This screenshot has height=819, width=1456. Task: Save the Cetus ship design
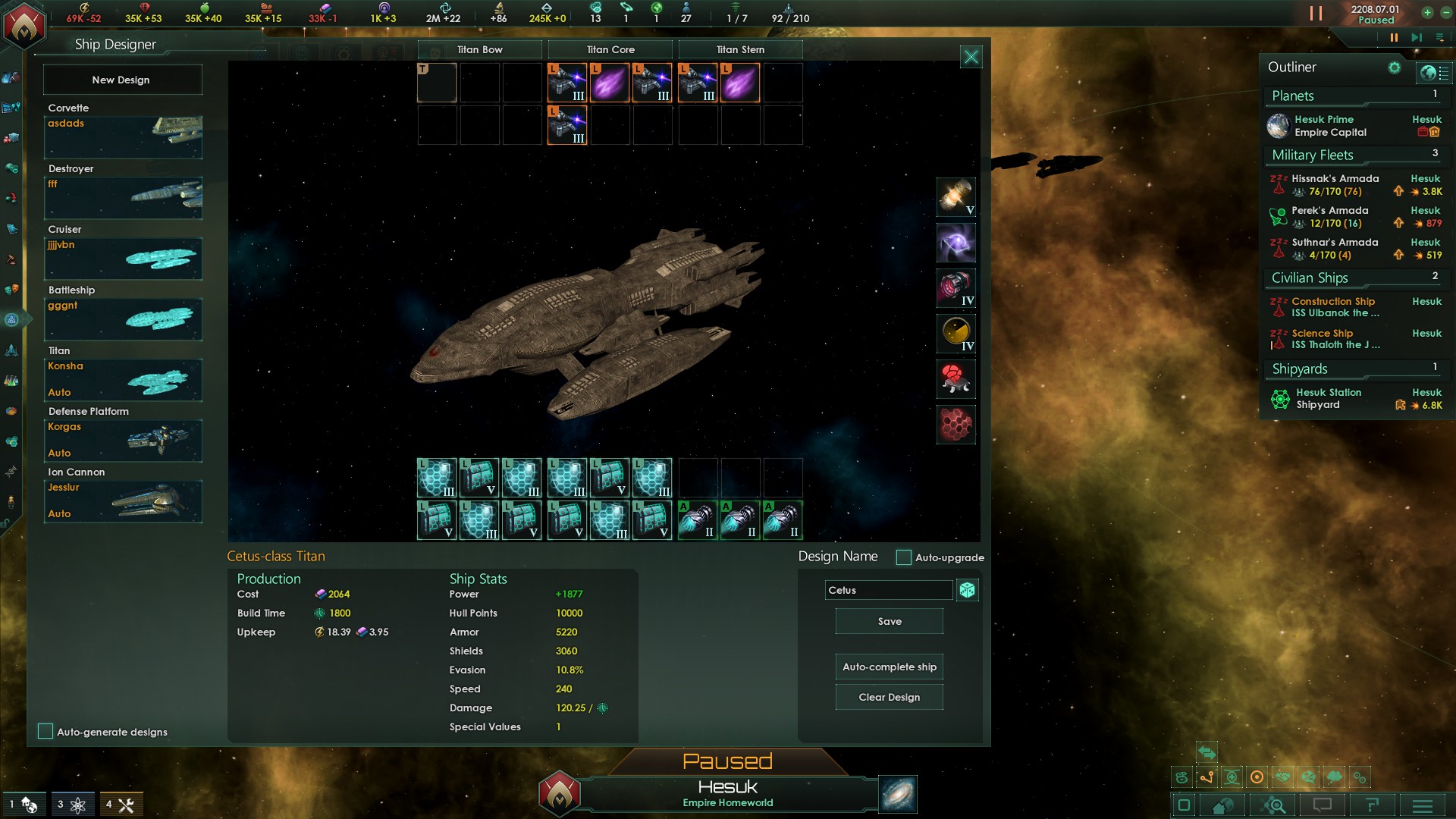889,621
